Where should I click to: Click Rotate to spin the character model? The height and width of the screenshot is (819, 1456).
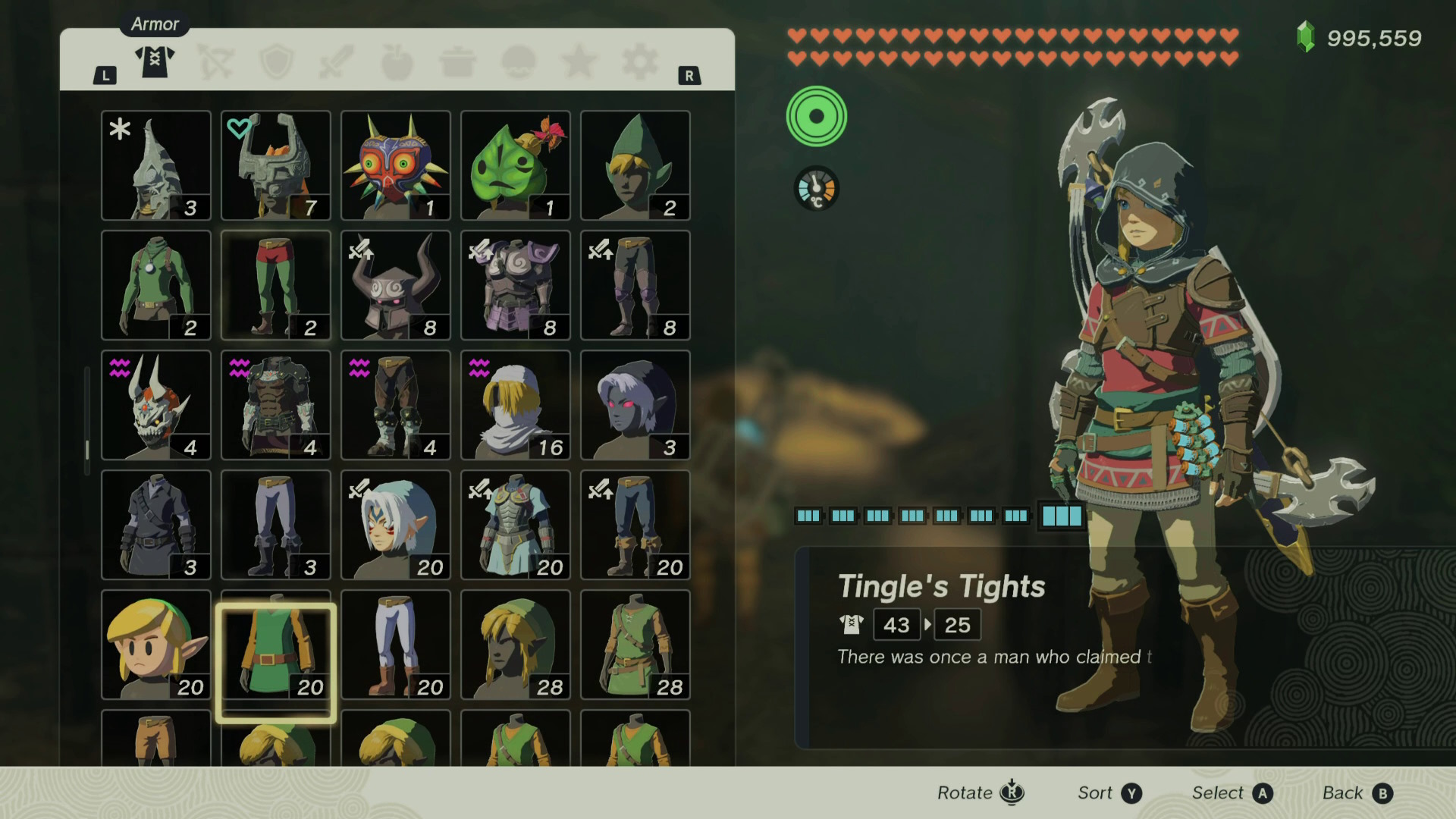(978, 792)
